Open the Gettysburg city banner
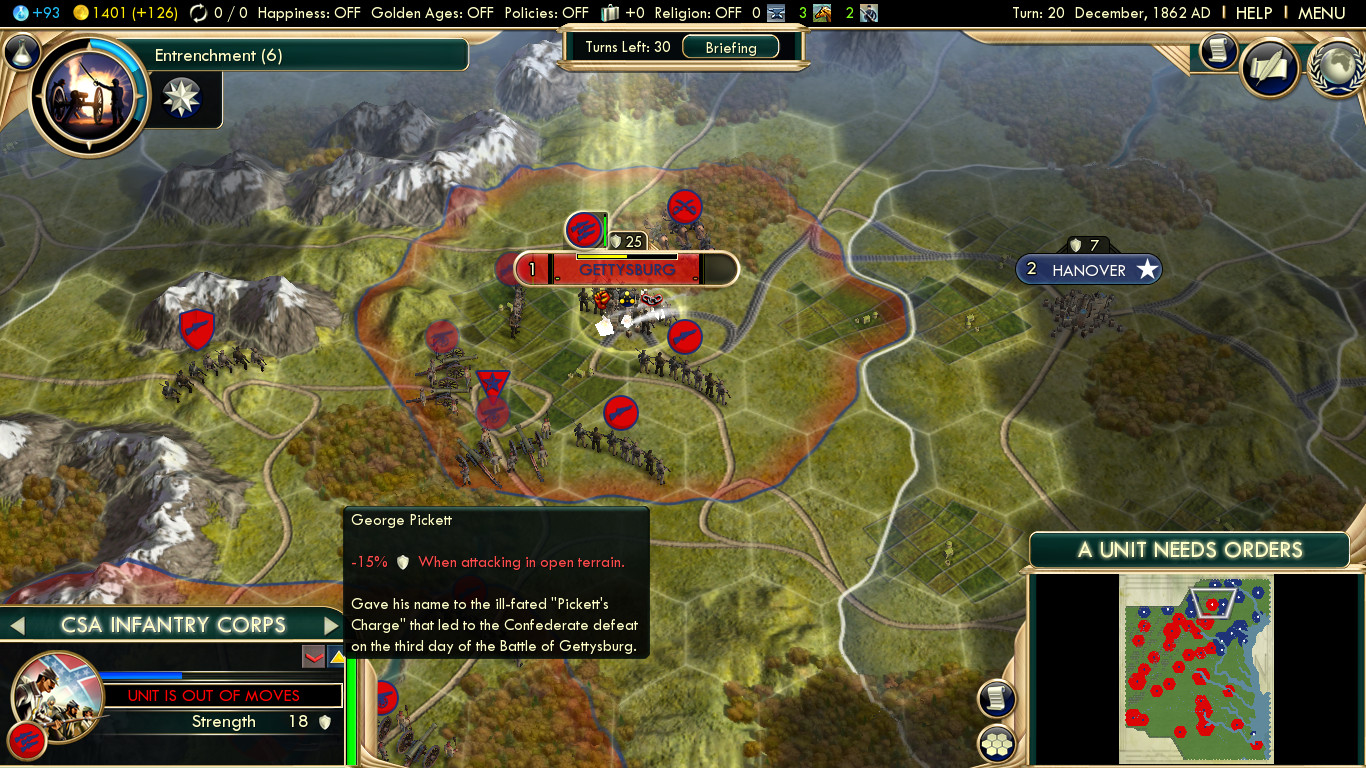 pyautogui.click(x=626, y=269)
